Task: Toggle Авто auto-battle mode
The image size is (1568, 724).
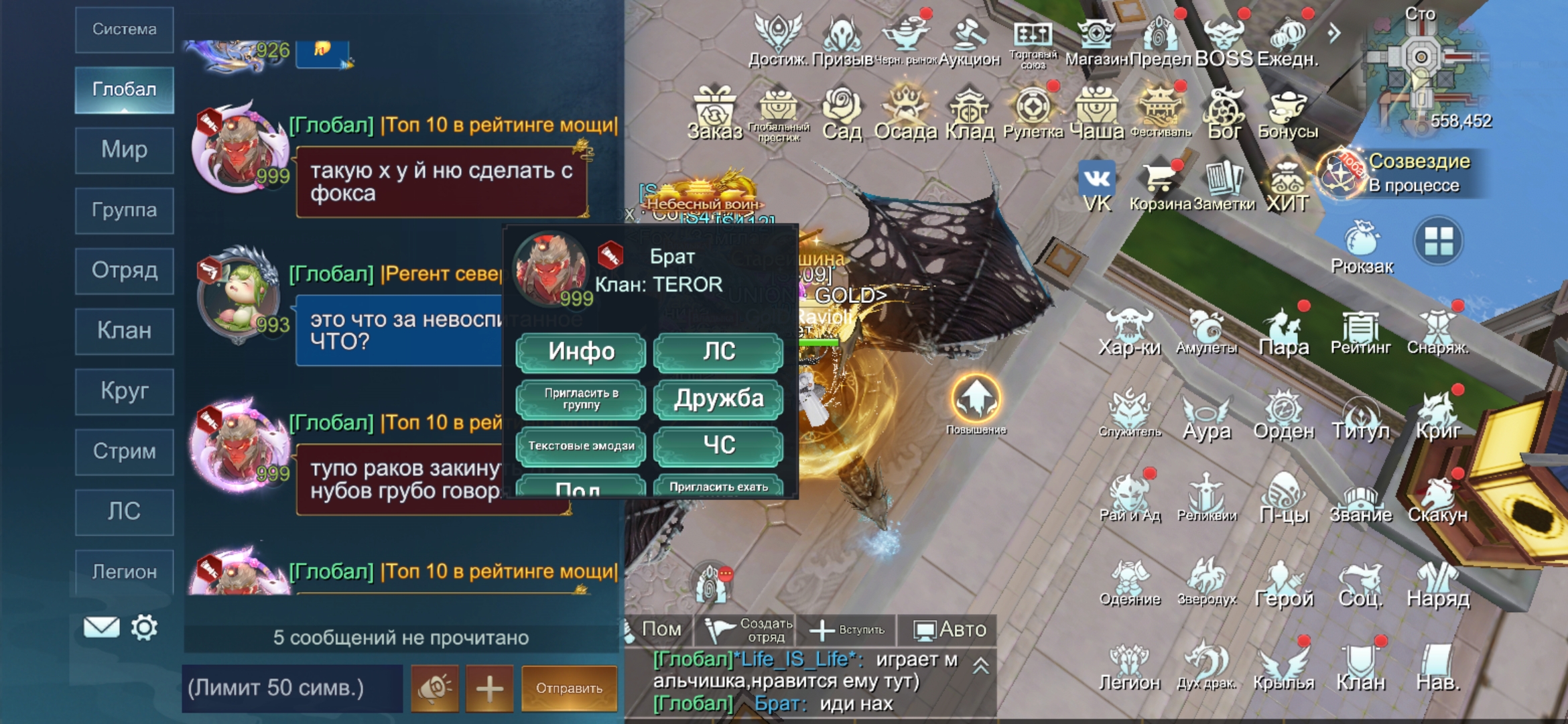Action: pyautogui.click(x=950, y=629)
